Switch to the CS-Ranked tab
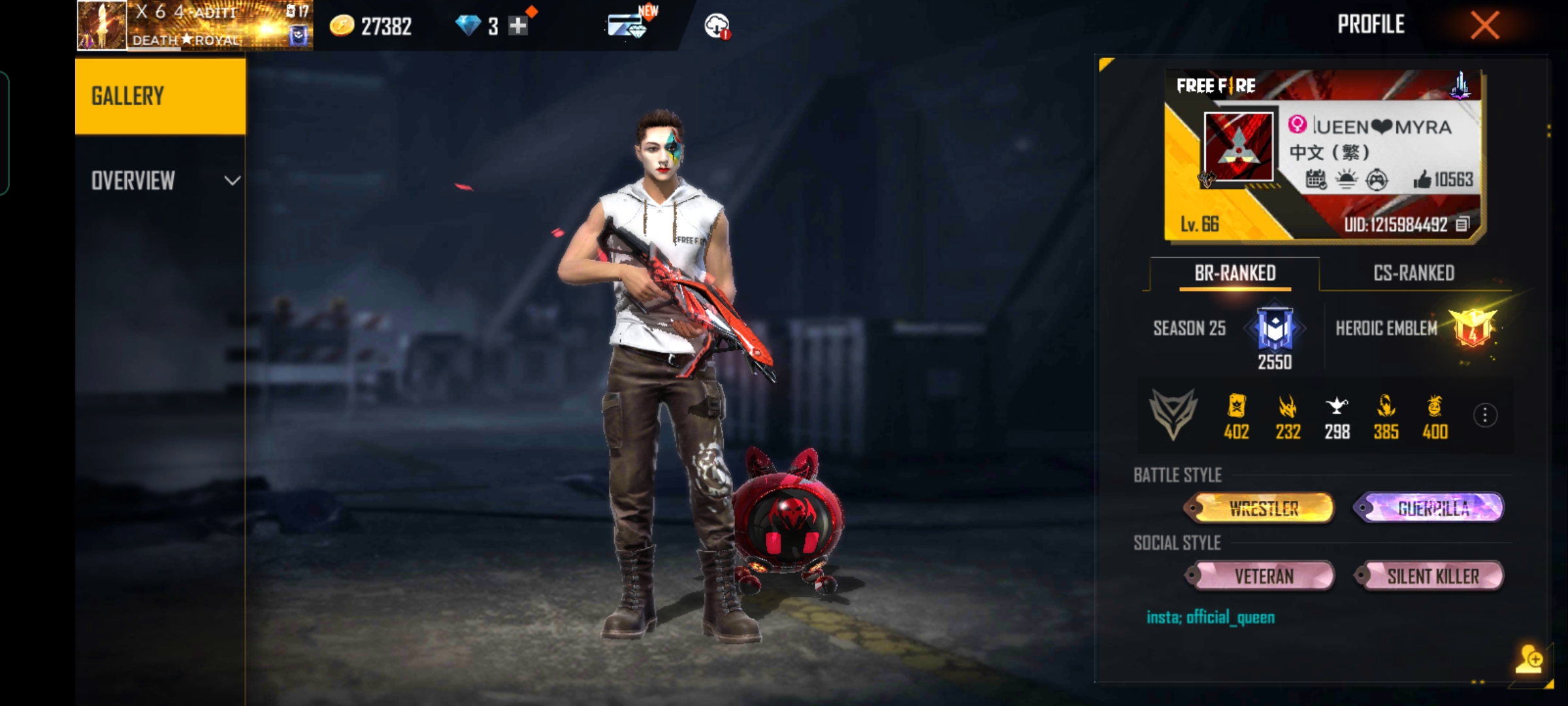 [x=1414, y=273]
